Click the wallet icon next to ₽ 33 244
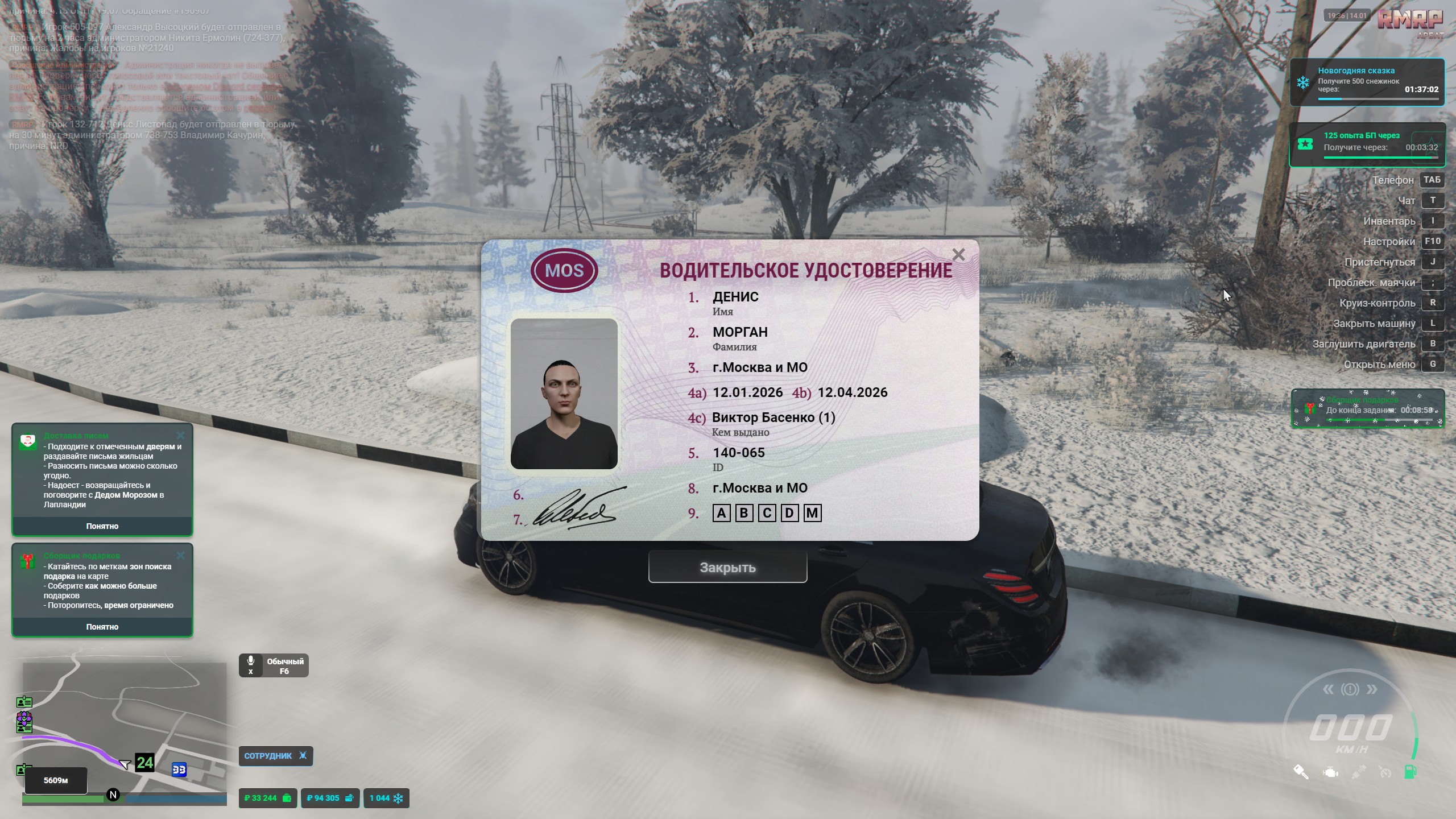This screenshot has width=1456, height=819. [x=286, y=798]
